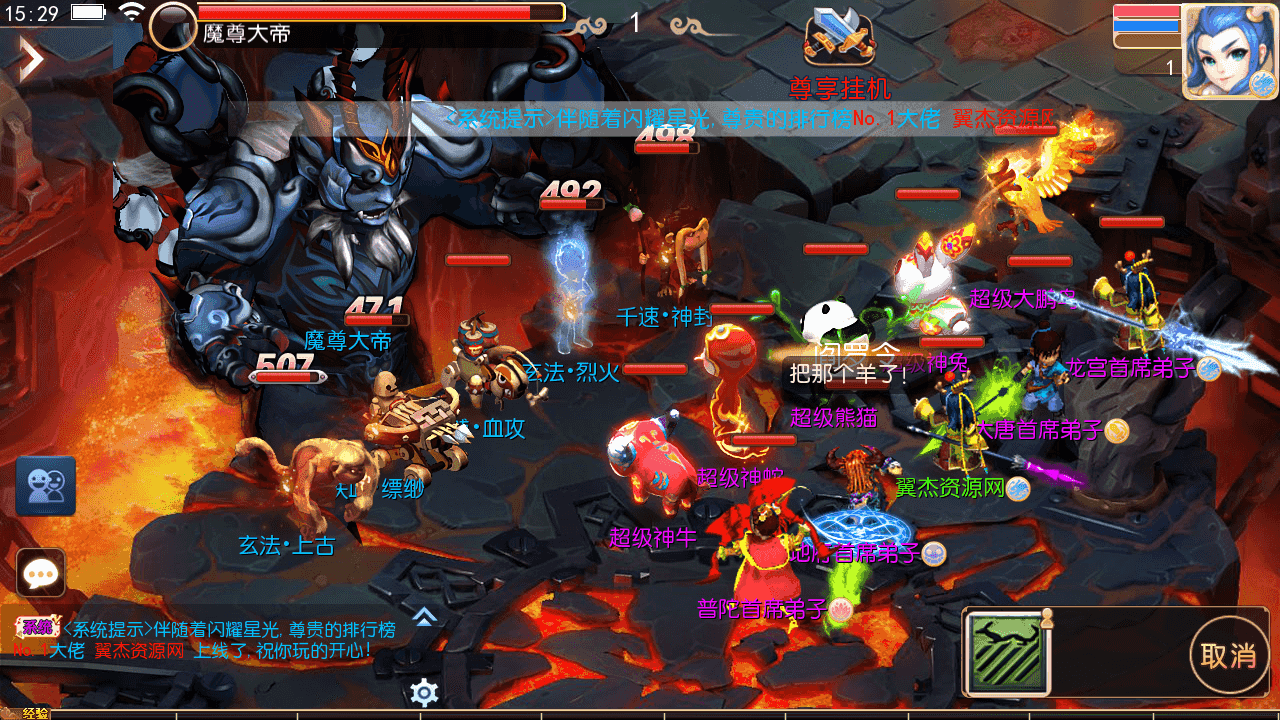
Task: Click the 取消 cancel button
Action: point(1228,656)
